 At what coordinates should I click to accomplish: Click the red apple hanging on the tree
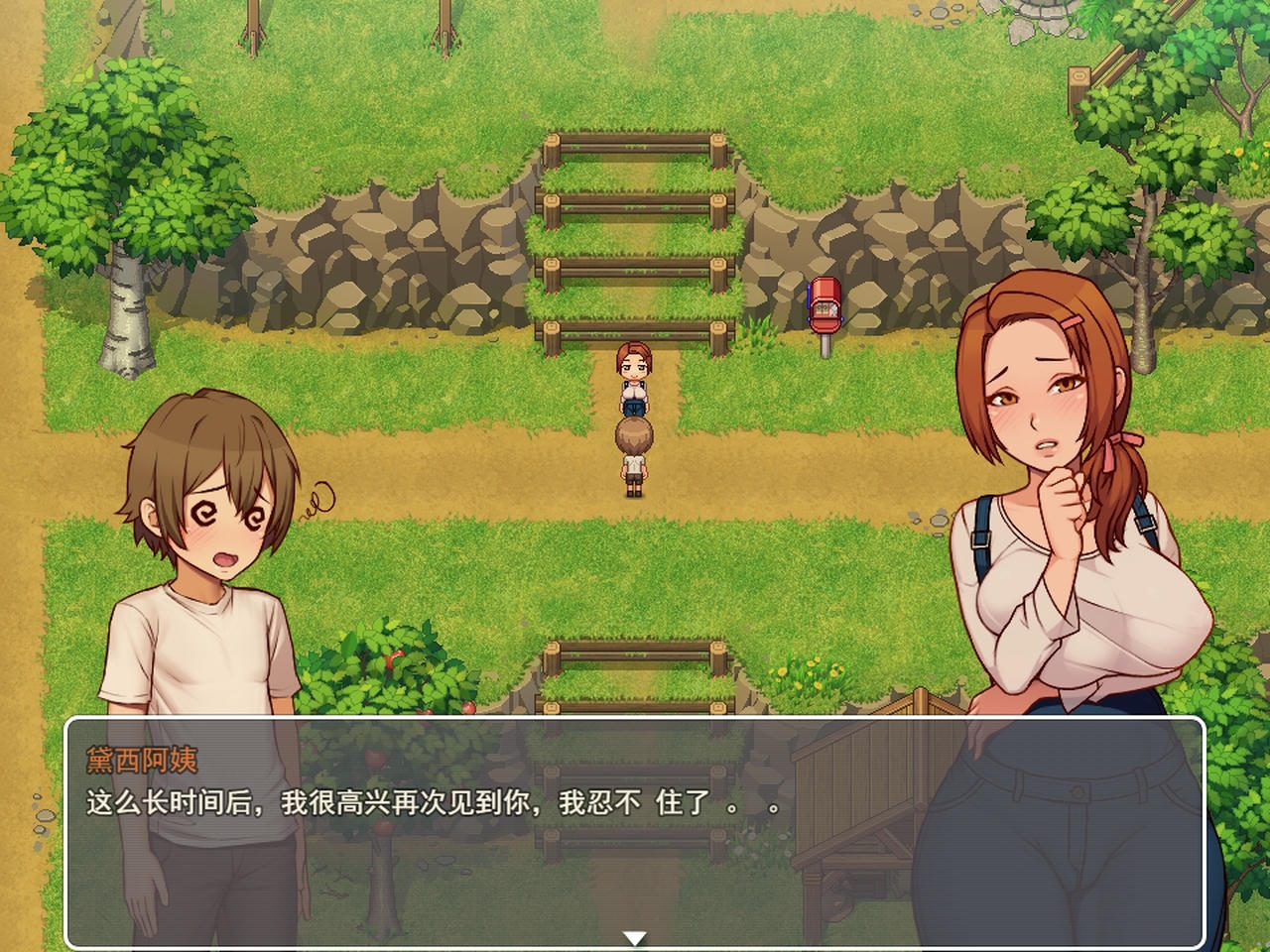(466, 706)
